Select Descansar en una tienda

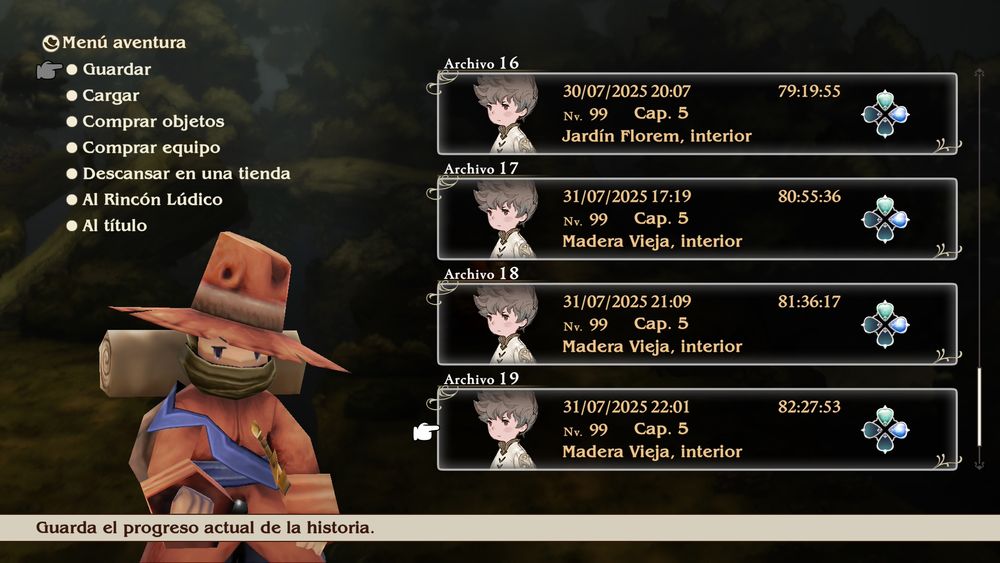click(x=186, y=174)
